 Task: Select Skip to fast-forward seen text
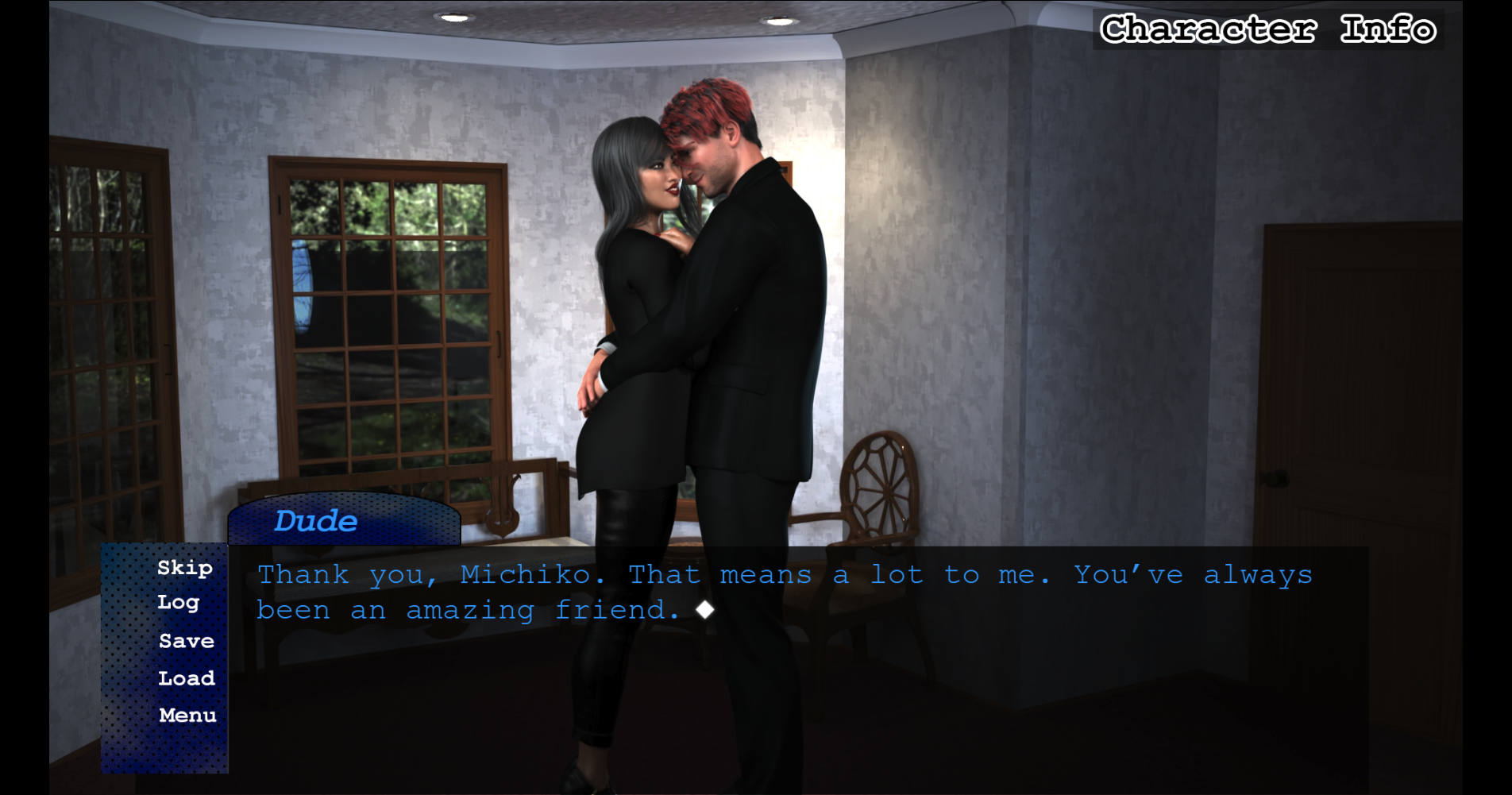pyautogui.click(x=184, y=569)
